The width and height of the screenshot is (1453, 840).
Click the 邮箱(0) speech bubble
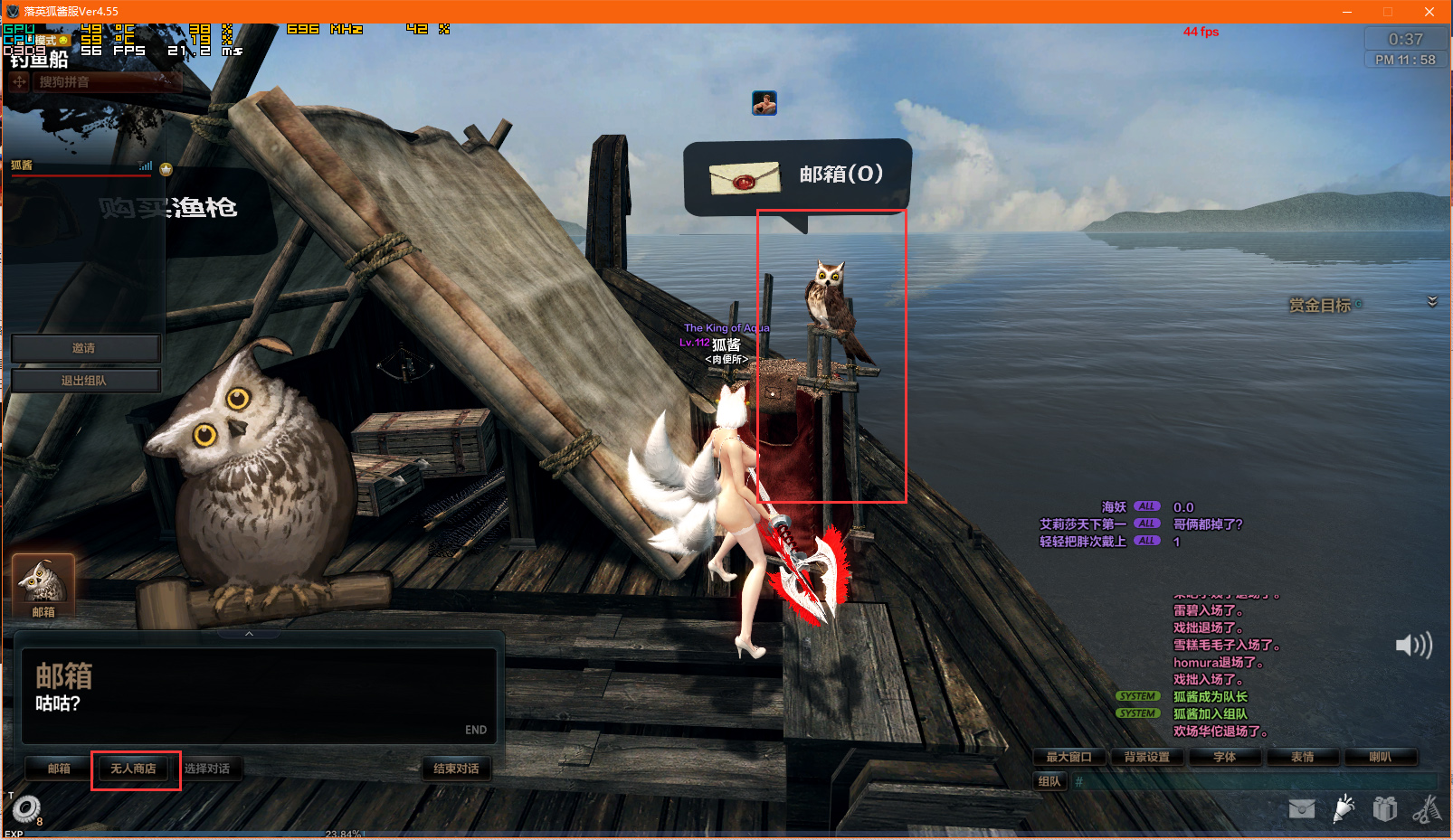tap(797, 175)
